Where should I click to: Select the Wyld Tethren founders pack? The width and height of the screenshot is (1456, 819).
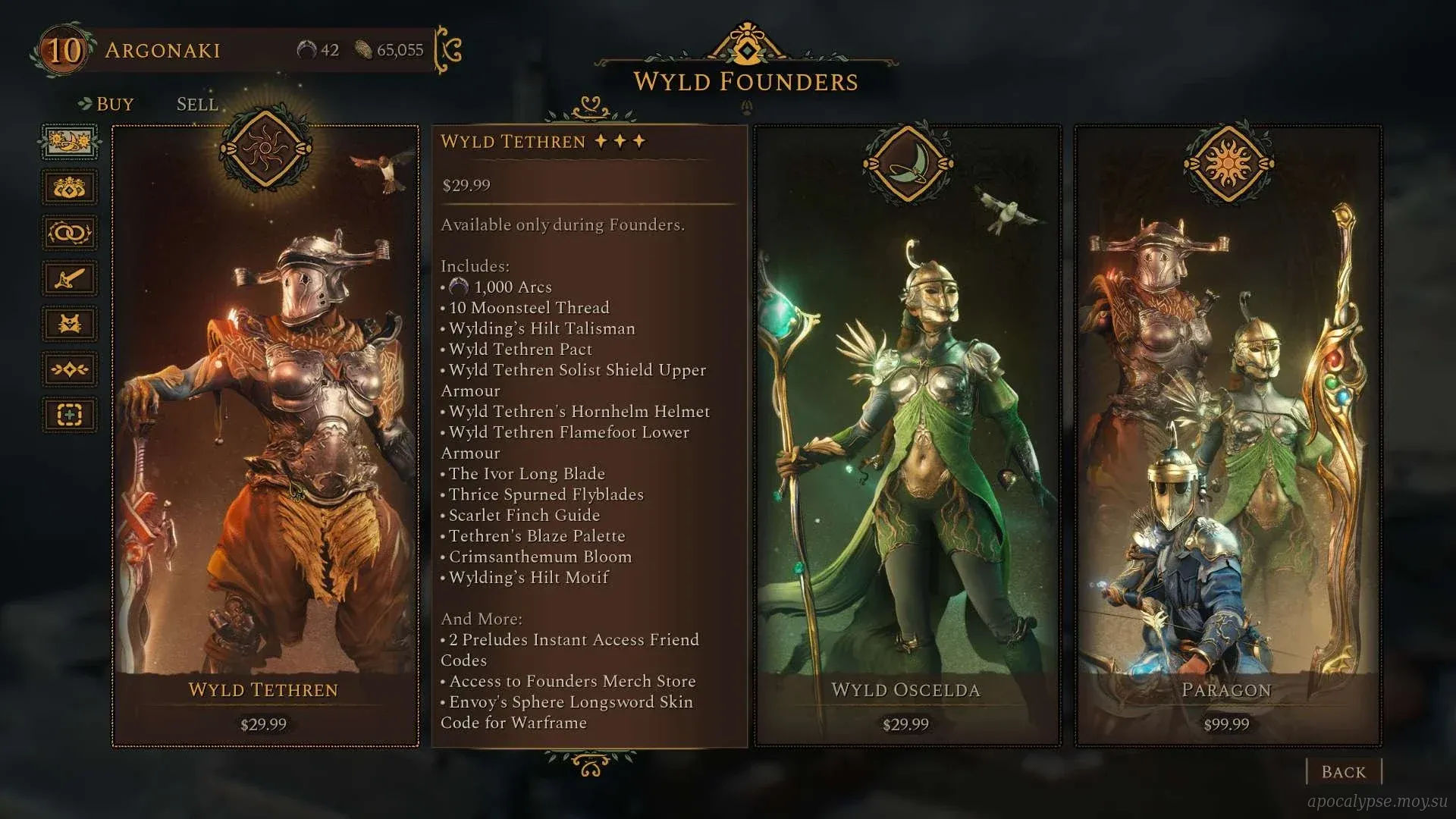[265, 436]
